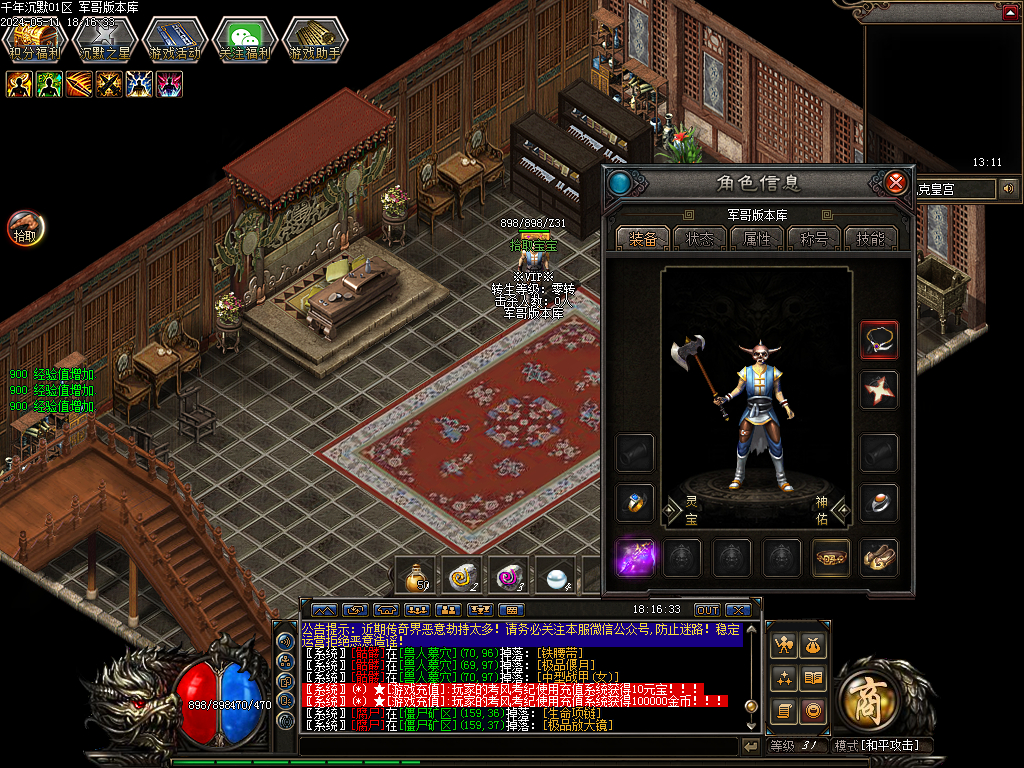The image size is (1024, 768).
Task: Select the equipped necklace slot
Action: [879, 340]
